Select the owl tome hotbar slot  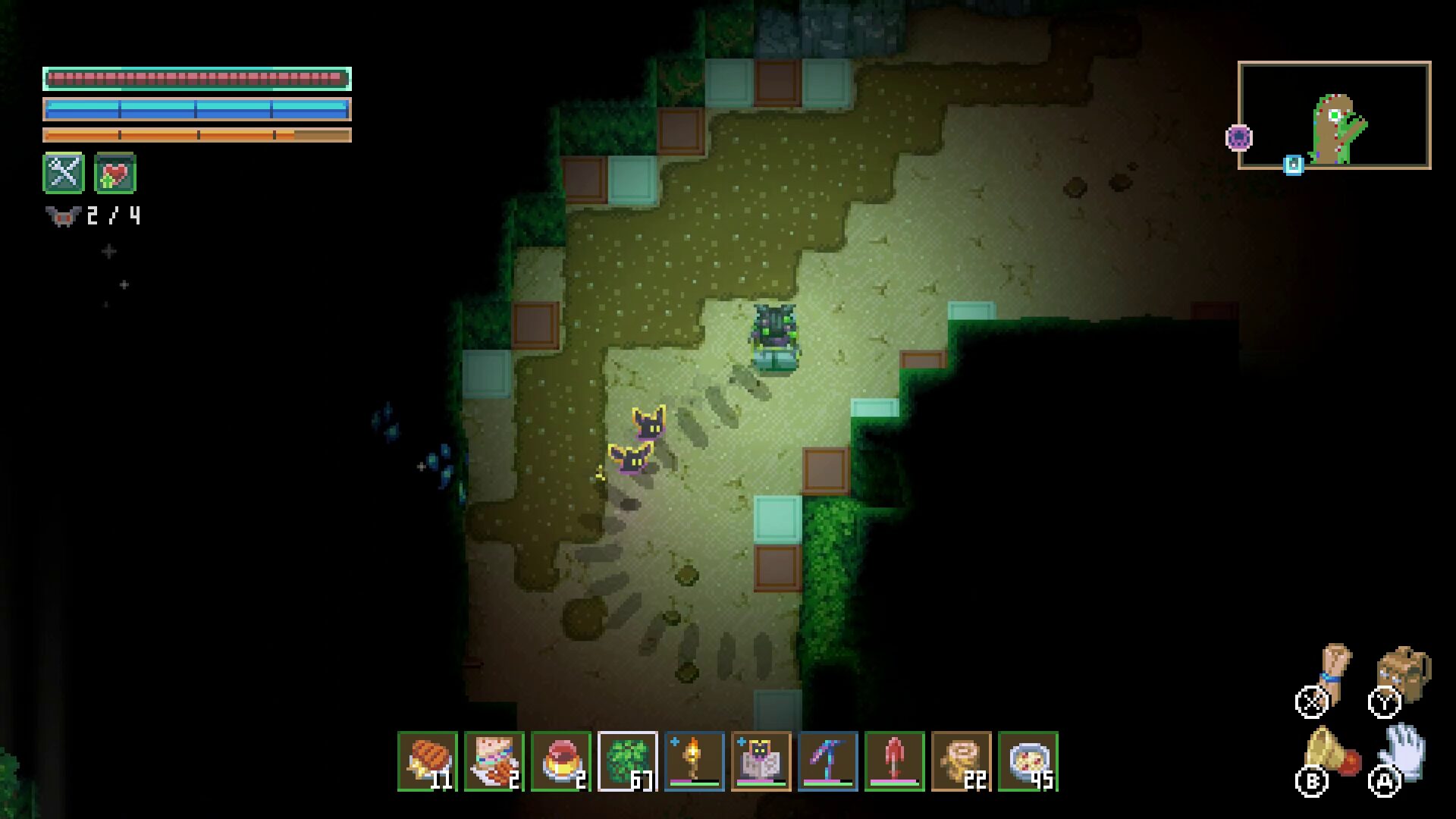pyautogui.click(x=761, y=761)
